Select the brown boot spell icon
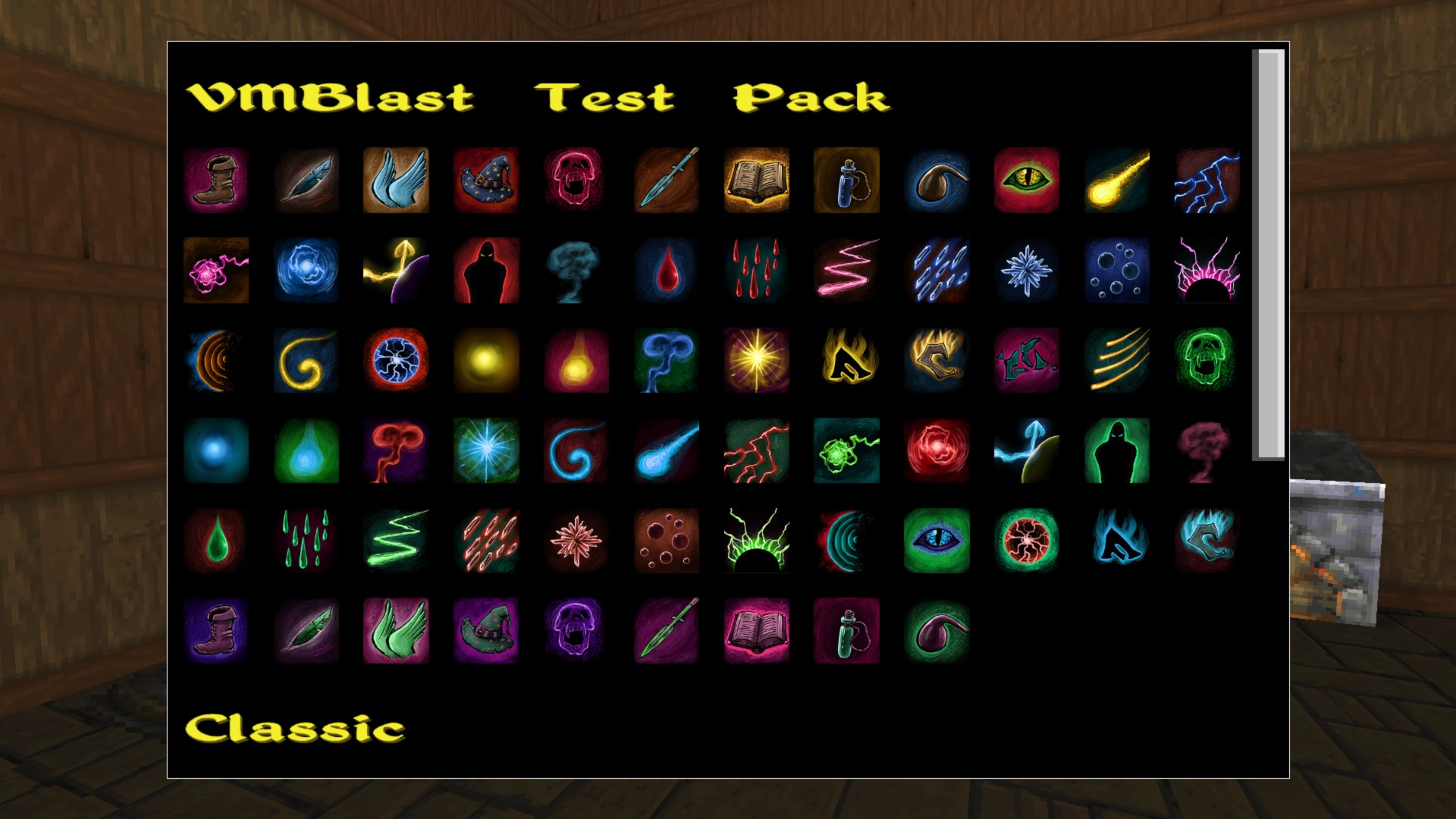The image size is (1456, 819). click(x=215, y=181)
